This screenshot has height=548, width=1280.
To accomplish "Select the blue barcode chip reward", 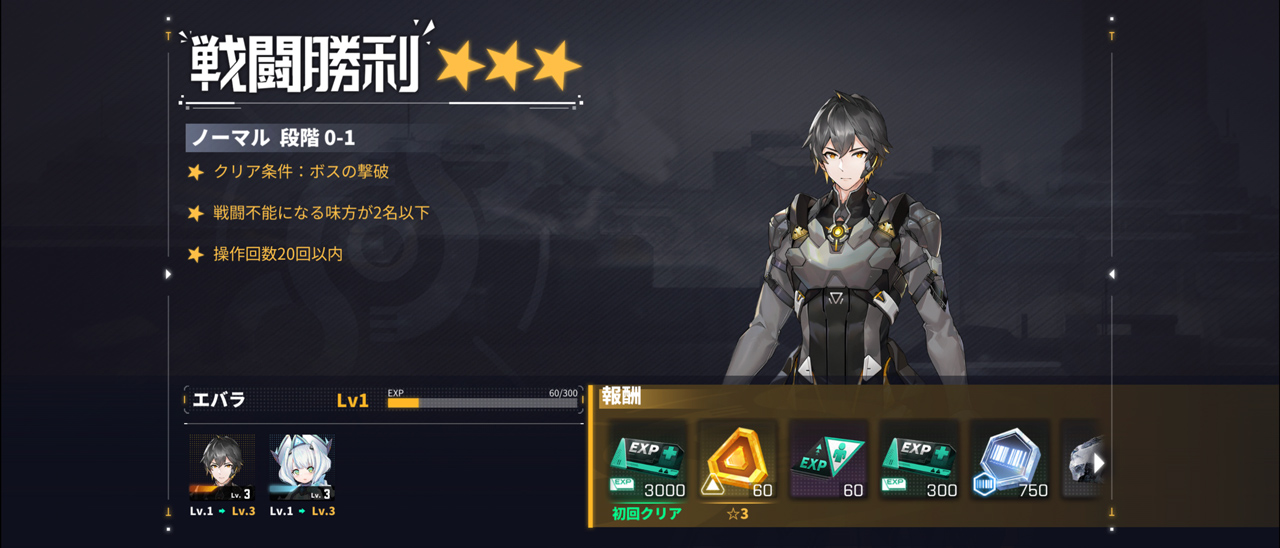I will click(1008, 460).
